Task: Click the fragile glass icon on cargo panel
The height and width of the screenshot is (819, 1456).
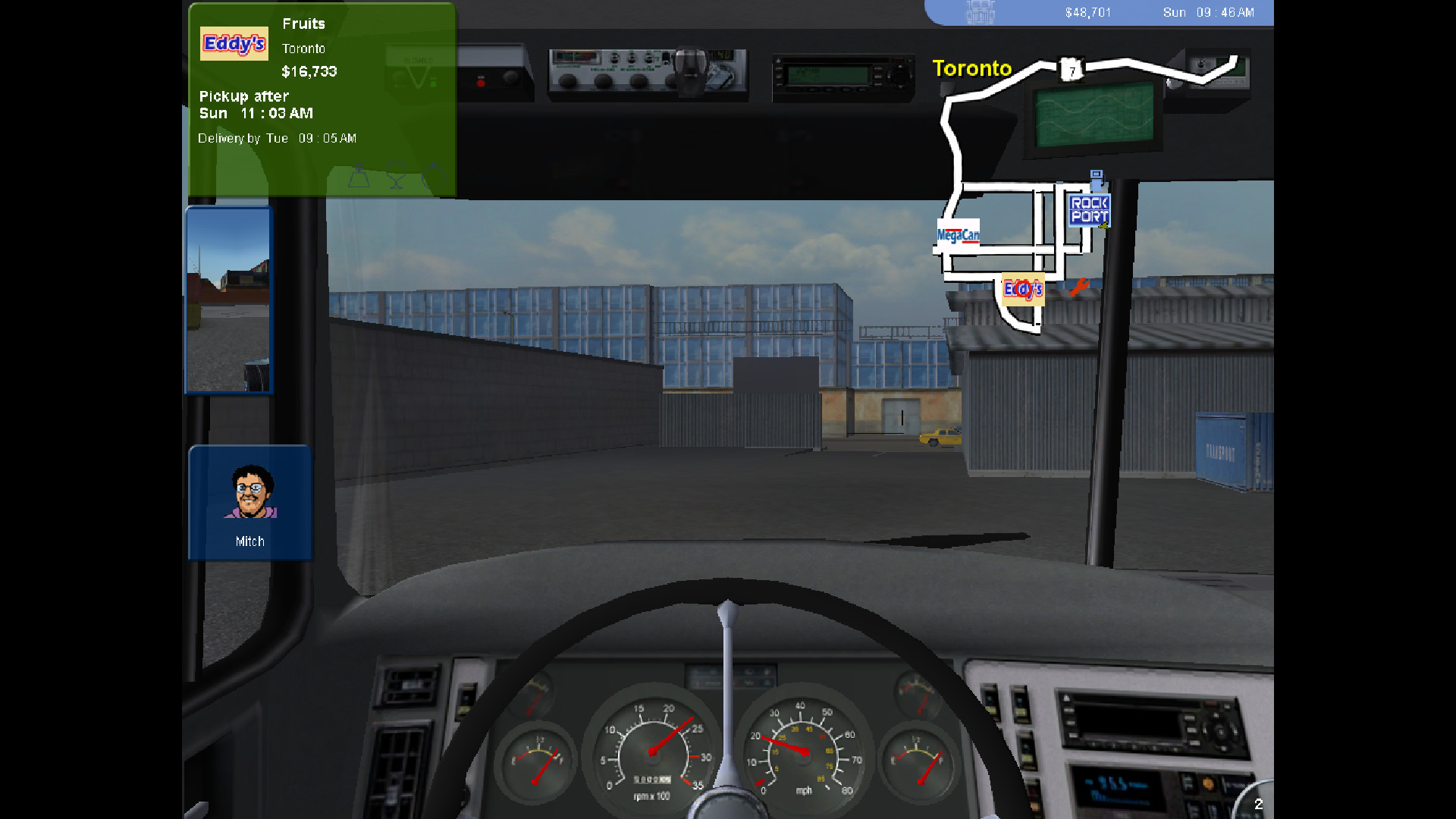Action: tap(396, 177)
